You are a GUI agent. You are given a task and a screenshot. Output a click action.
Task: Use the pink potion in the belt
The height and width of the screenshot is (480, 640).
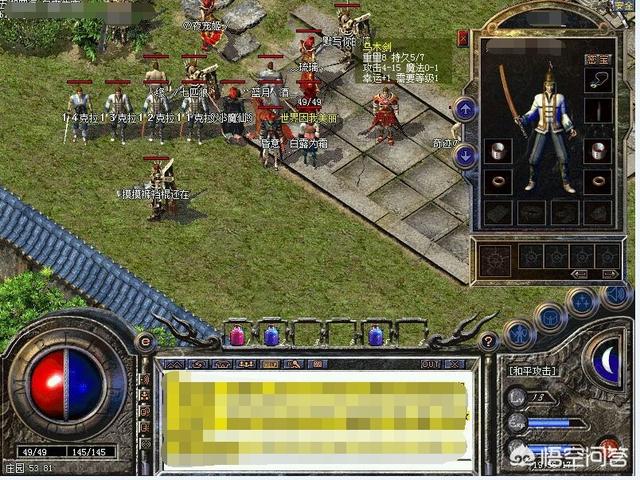[238, 336]
